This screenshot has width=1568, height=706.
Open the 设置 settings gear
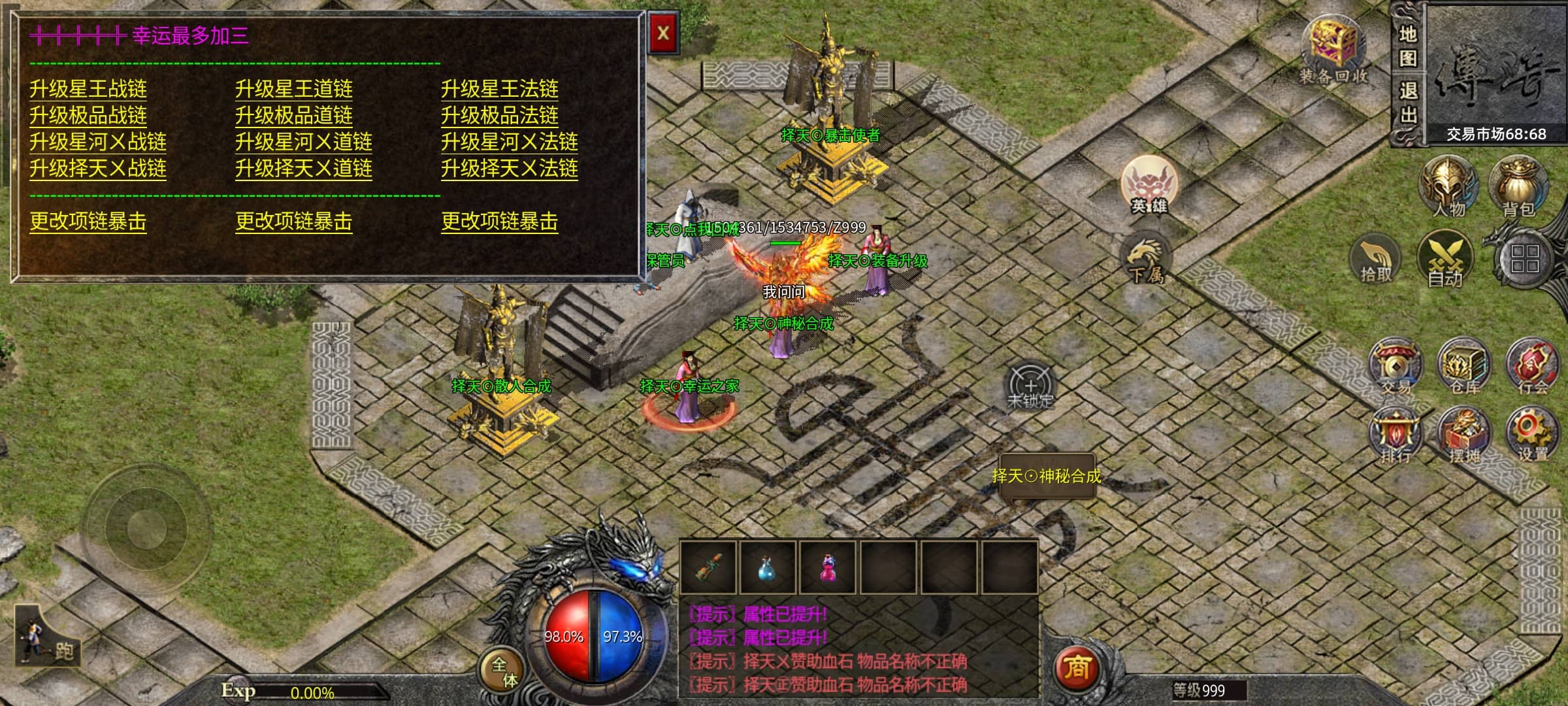pyautogui.click(x=1531, y=434)
